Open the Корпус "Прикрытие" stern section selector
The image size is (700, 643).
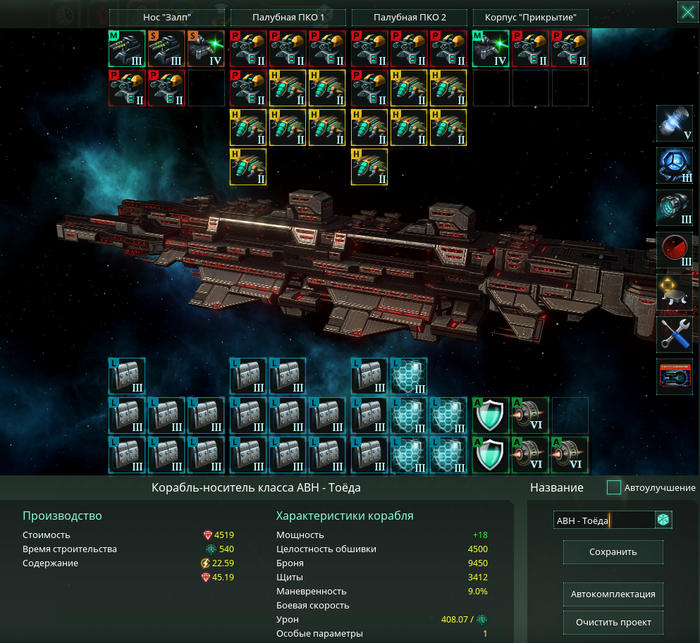(x=530, y=18)
